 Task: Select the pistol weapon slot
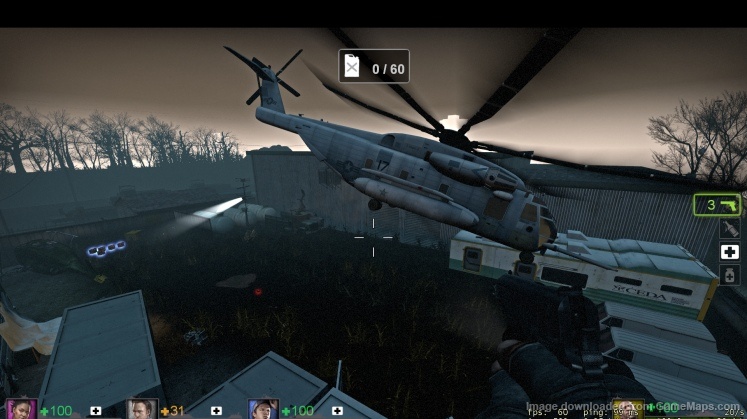point(718,205)
